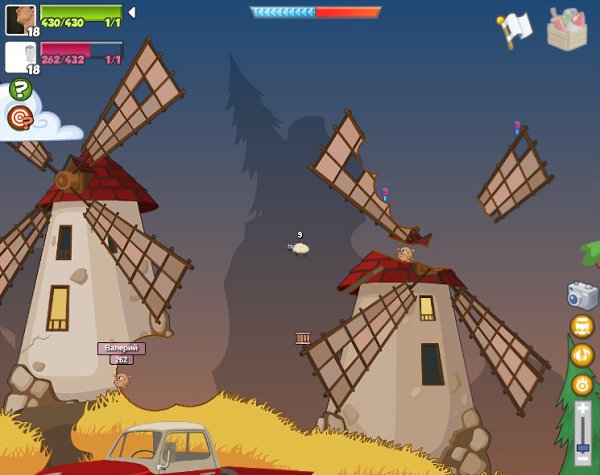Click the orange target hint button
The width and height of the screenshot is (600, 475).
(x=20, y=118)
